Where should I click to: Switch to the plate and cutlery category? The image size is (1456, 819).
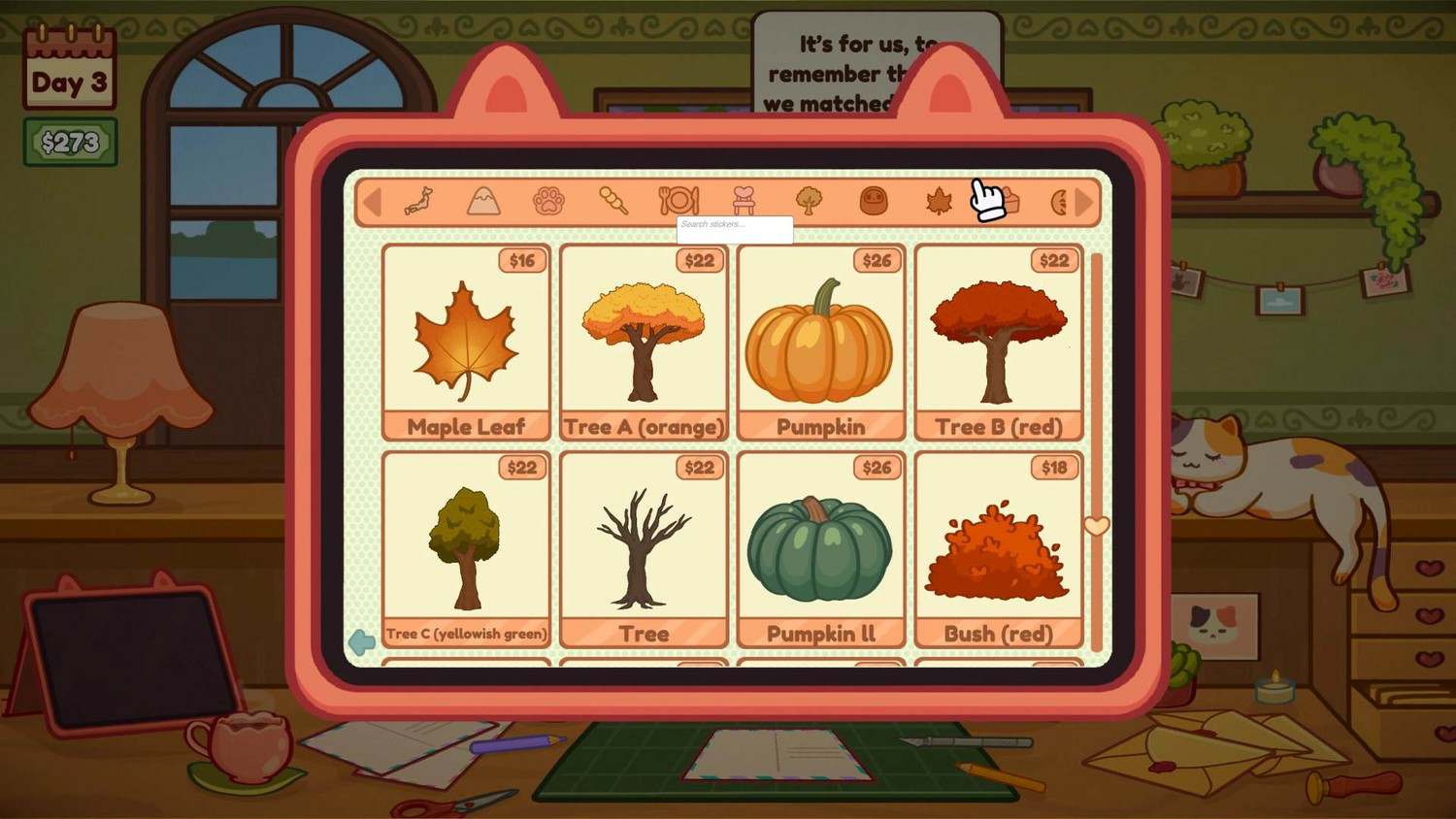coord(678,201)
